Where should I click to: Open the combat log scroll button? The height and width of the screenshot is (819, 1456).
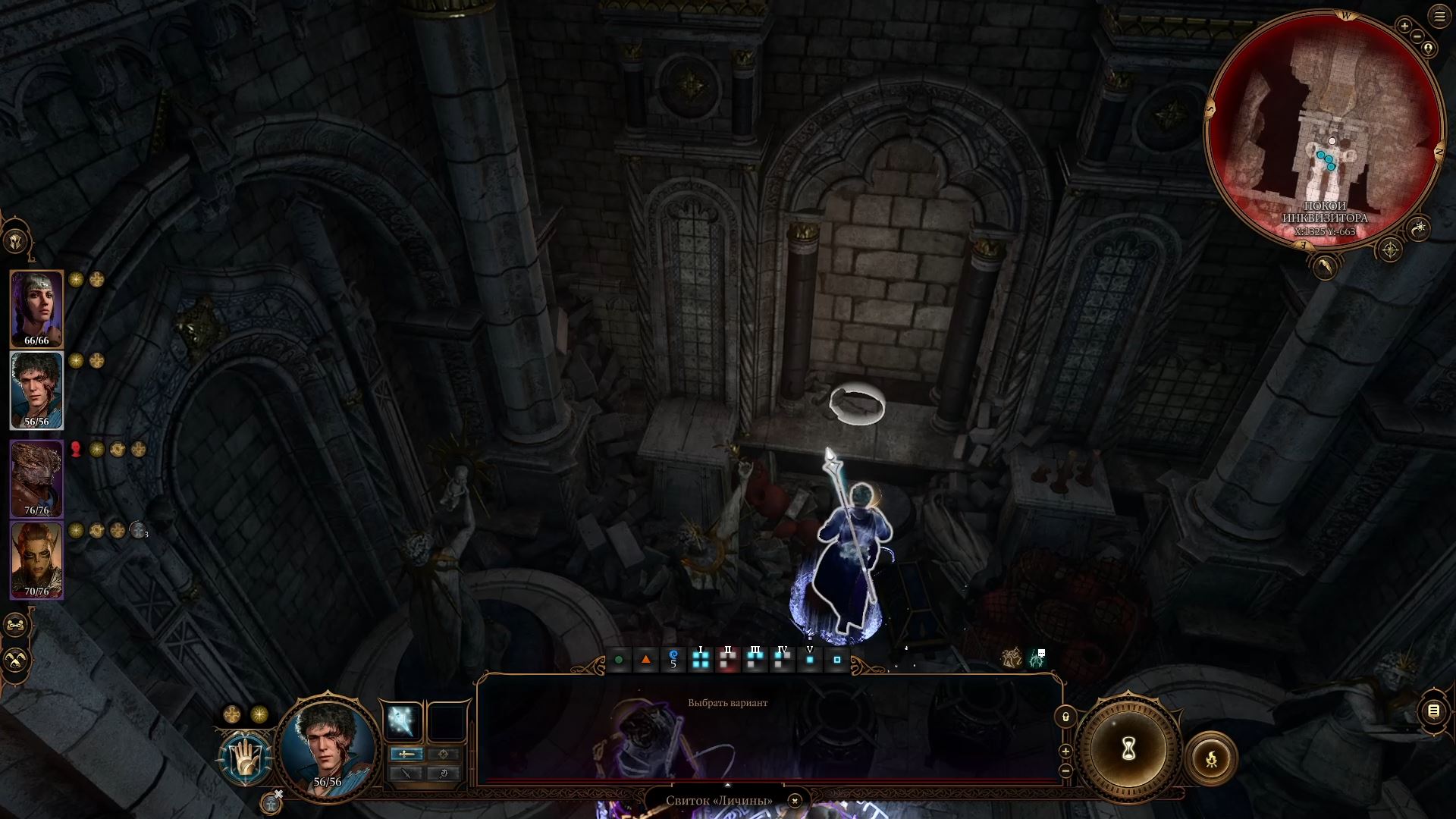[1433, 711]
